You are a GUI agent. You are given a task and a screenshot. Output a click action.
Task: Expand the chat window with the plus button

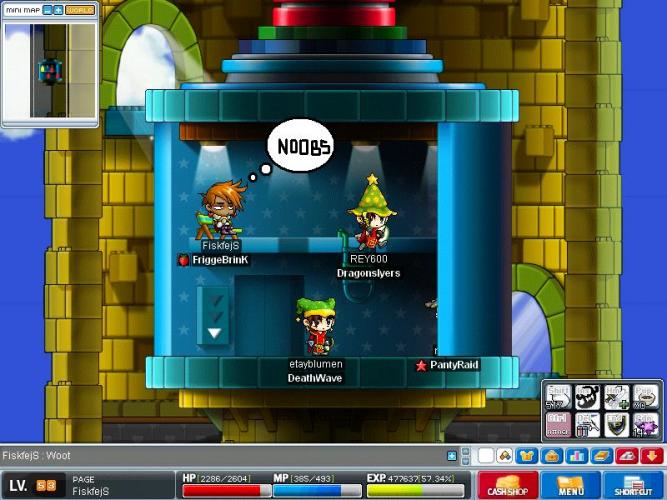(452, 456)
